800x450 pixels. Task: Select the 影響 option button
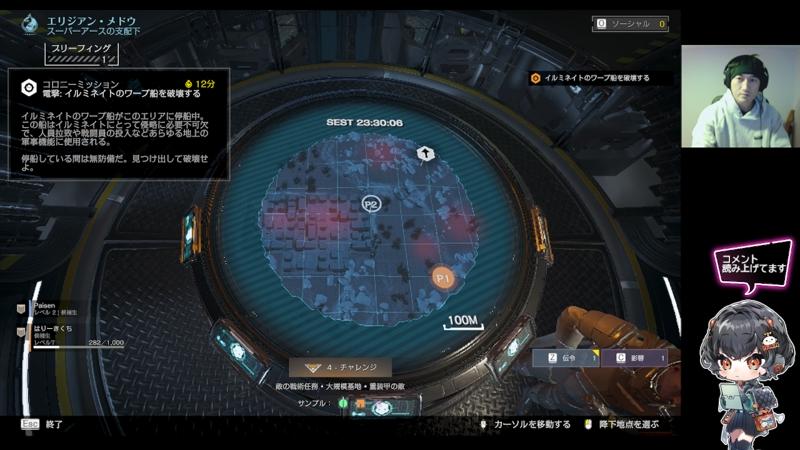[x=640, y=356]
